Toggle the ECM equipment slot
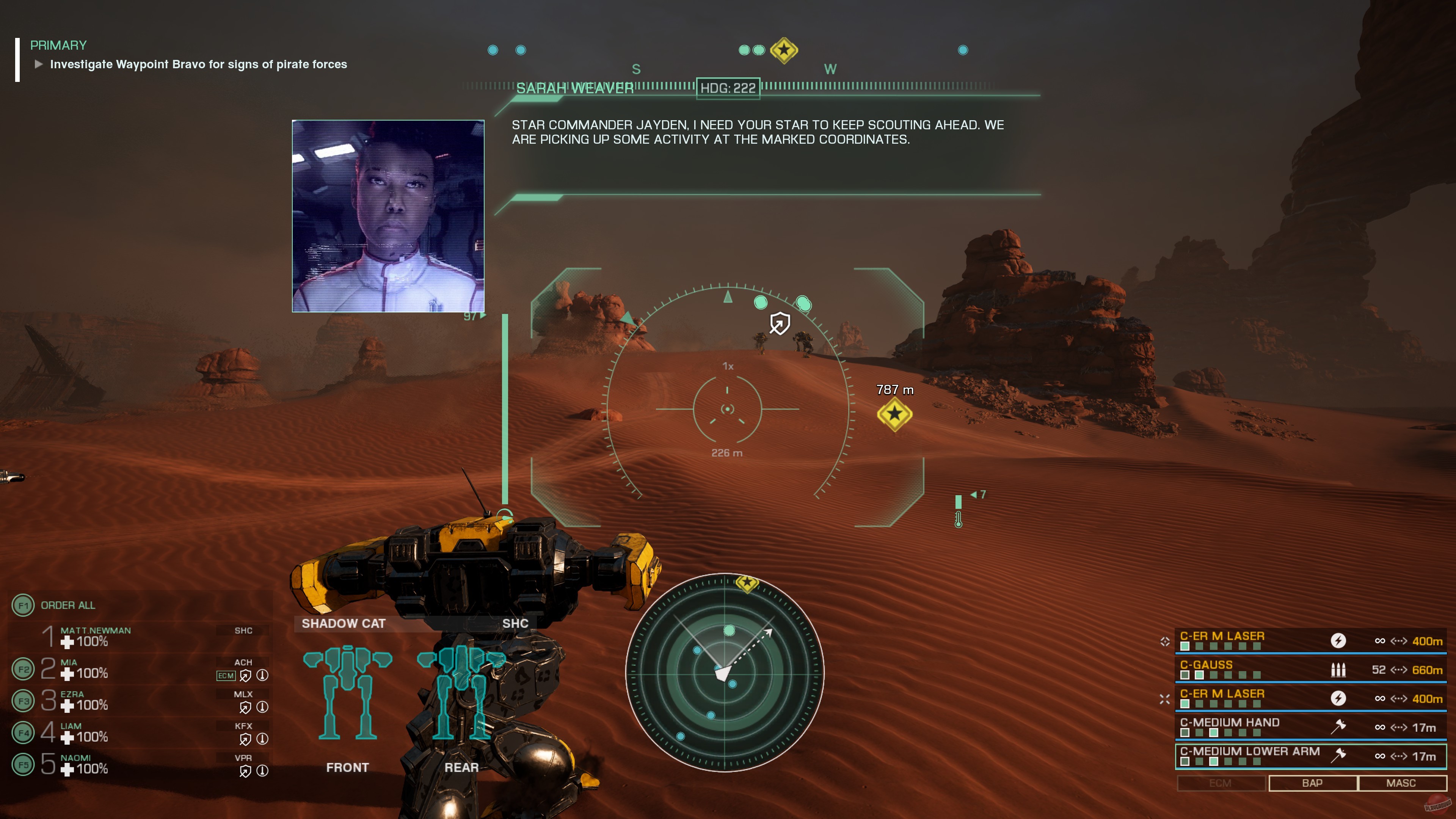 point(1221,783)
